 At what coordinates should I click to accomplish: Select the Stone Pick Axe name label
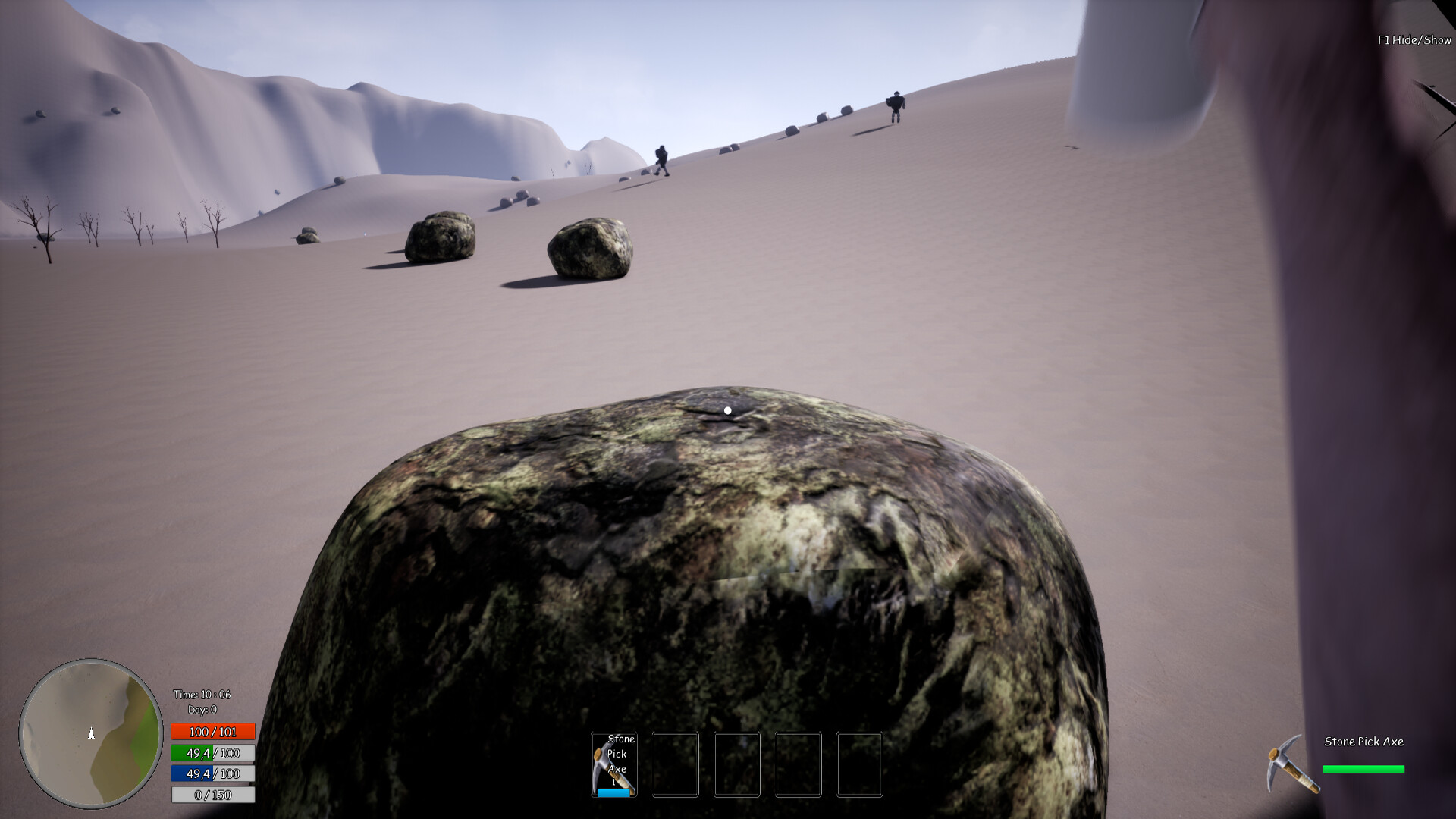[x=1363, y=742]
